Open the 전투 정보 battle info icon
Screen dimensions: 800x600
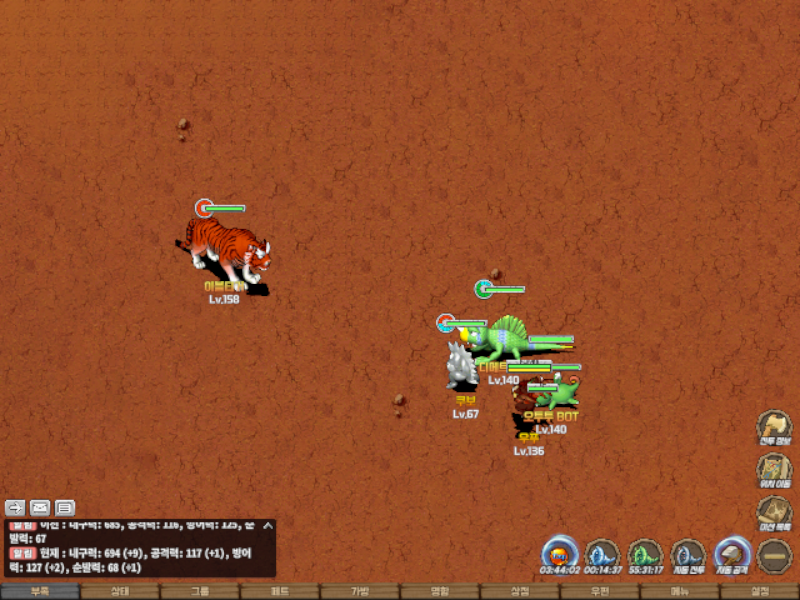(x=773, y=427)
